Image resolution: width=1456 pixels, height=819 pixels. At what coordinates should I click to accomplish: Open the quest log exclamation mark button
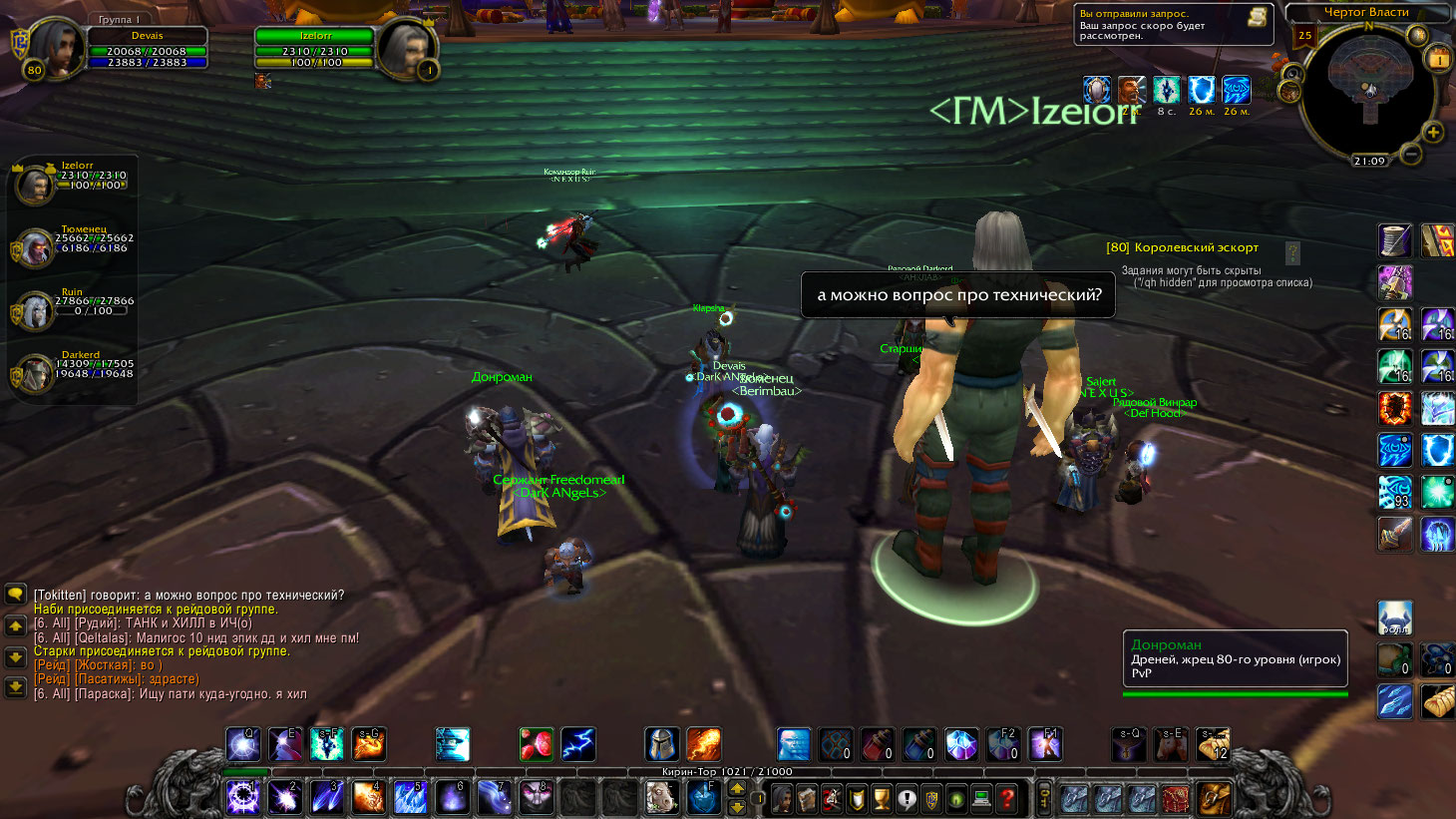(907, 798)
